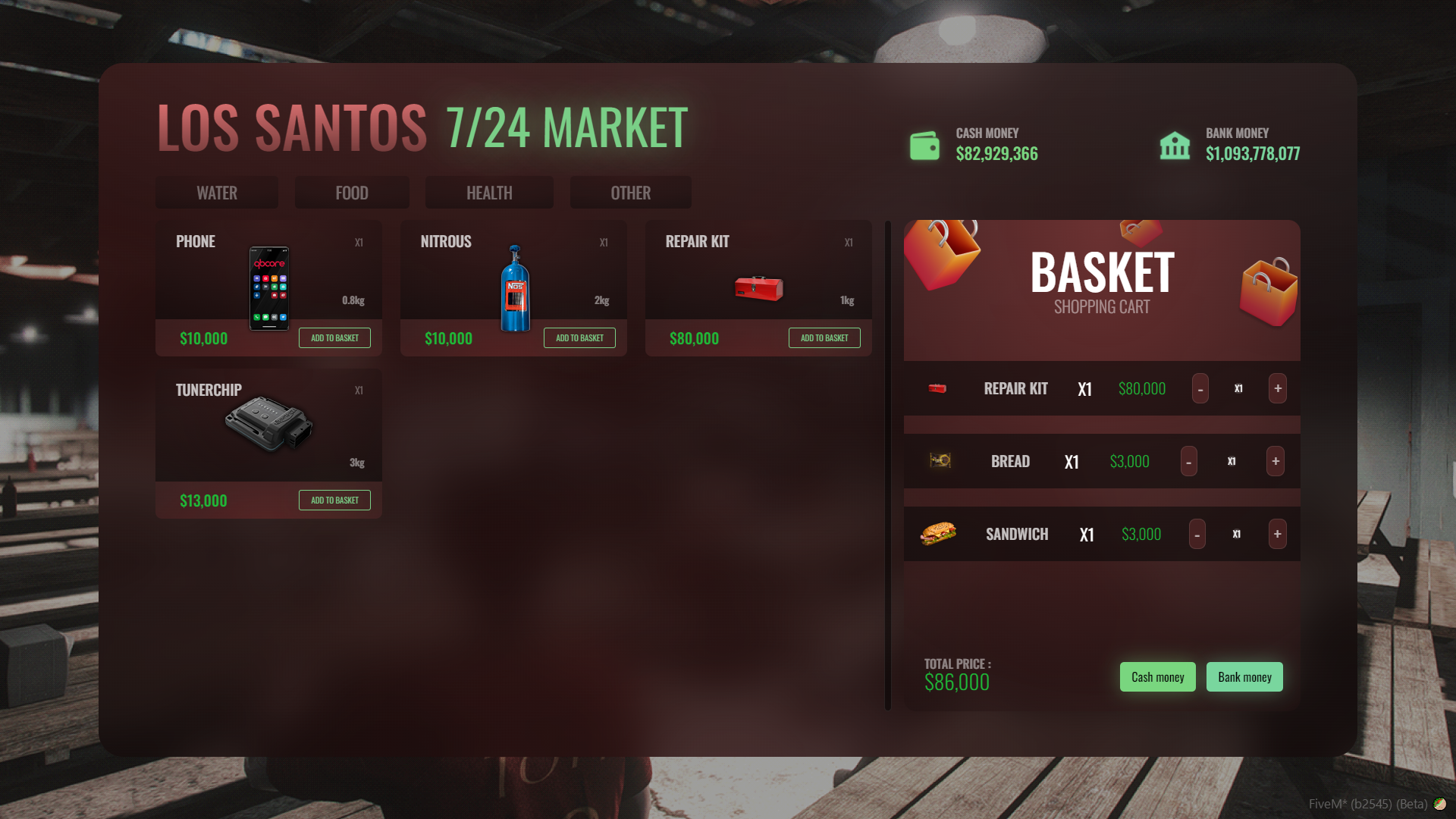Viewport: 1456px width, 819px height.
Task: Show the Other category tab
Action: click(x=630, y=193)
